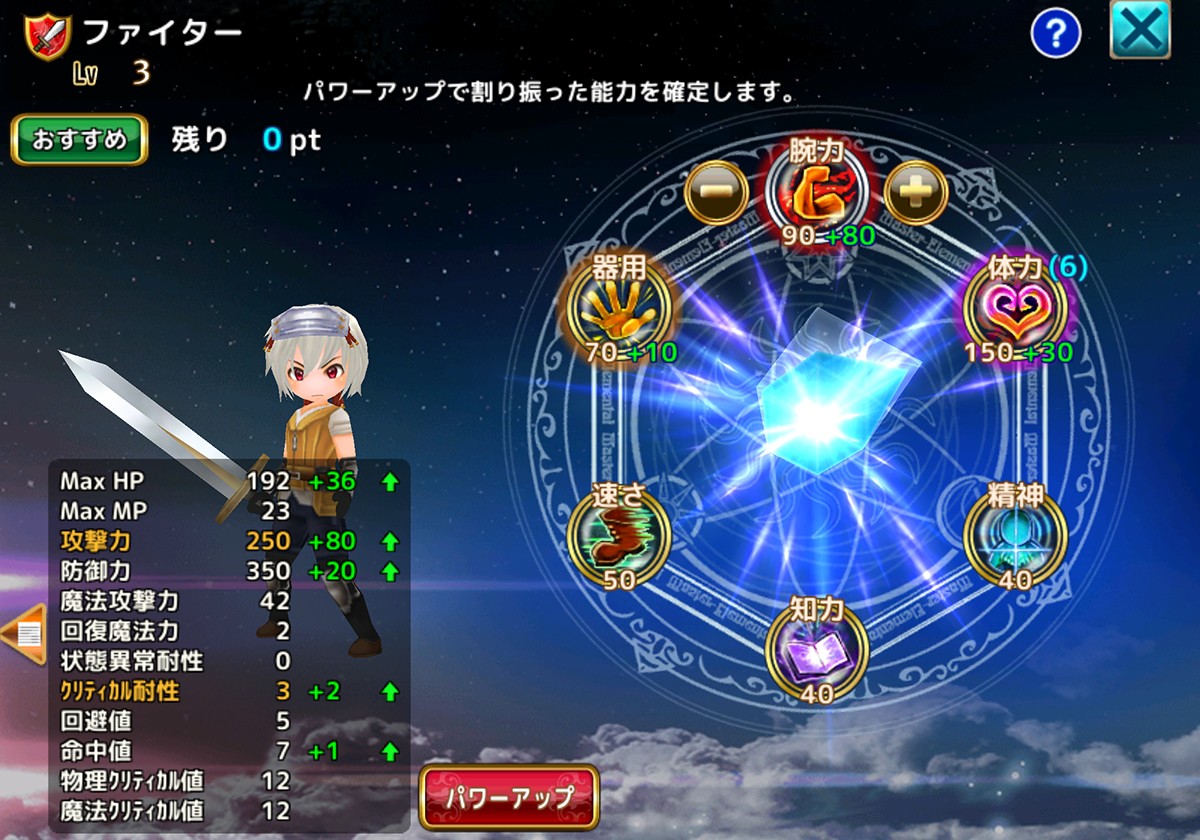Select the 知力 intelligence book icon

tap(817, 648)
